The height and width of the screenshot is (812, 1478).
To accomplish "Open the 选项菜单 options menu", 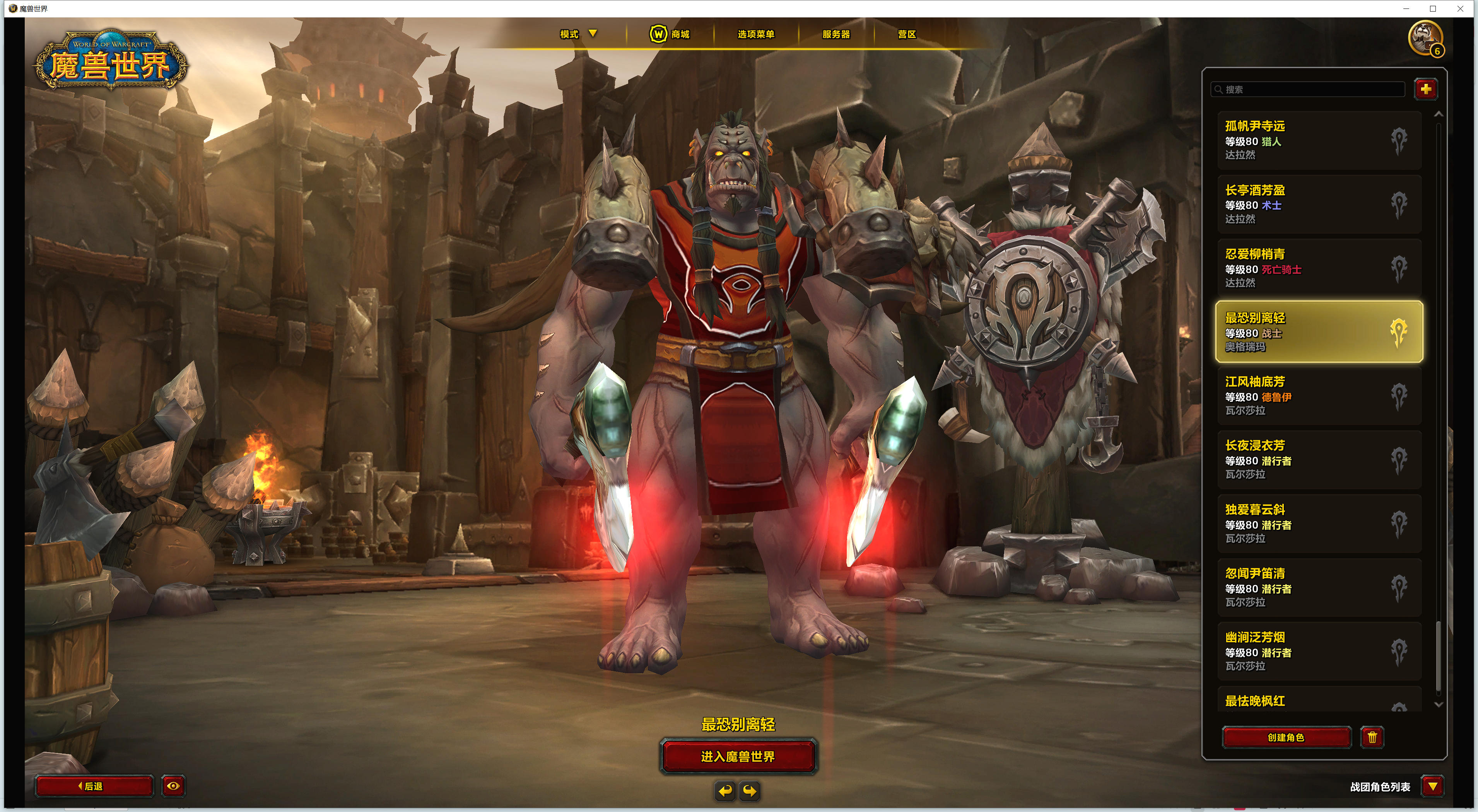I will (x=756, y=34).
